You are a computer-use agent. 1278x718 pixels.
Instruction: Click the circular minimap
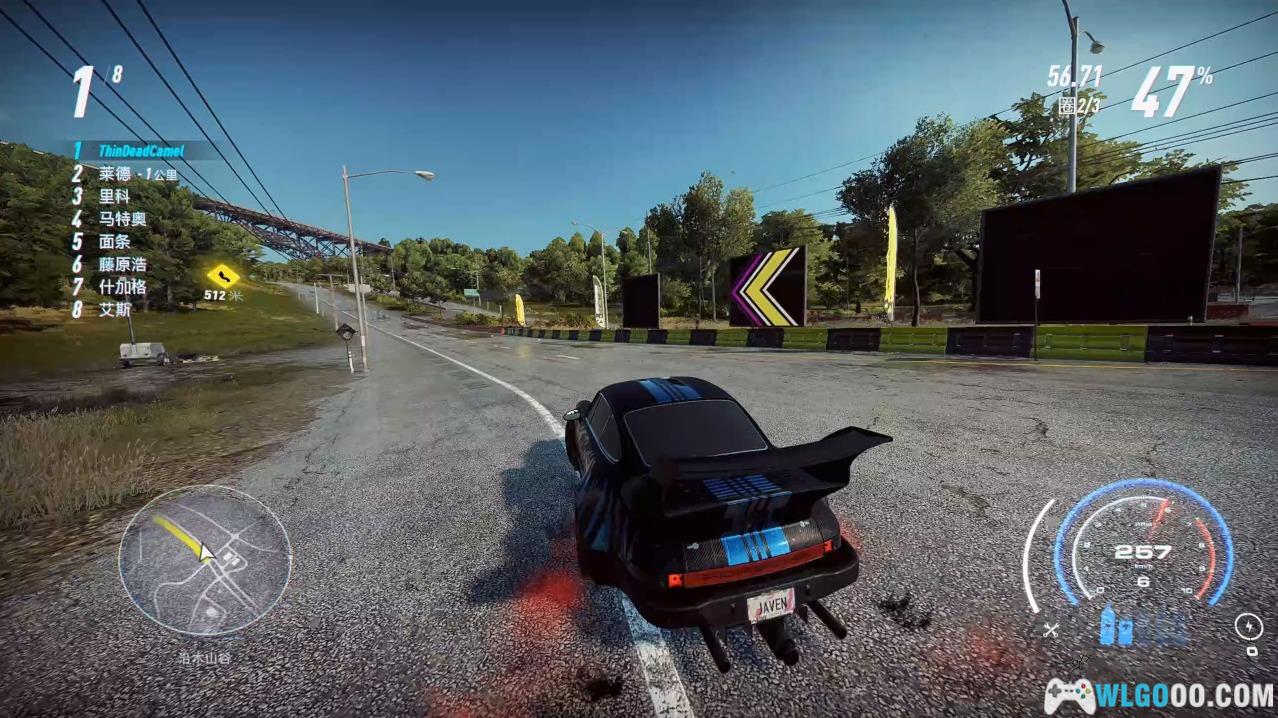[x=205, y=560]
